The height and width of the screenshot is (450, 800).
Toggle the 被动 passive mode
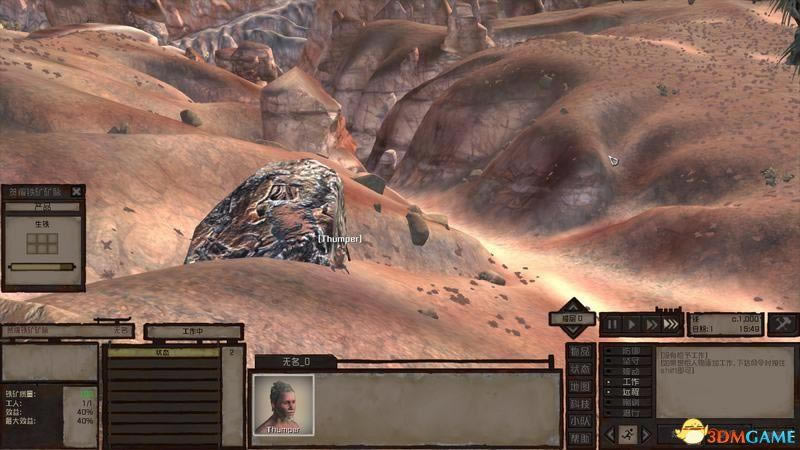point(629,371)
